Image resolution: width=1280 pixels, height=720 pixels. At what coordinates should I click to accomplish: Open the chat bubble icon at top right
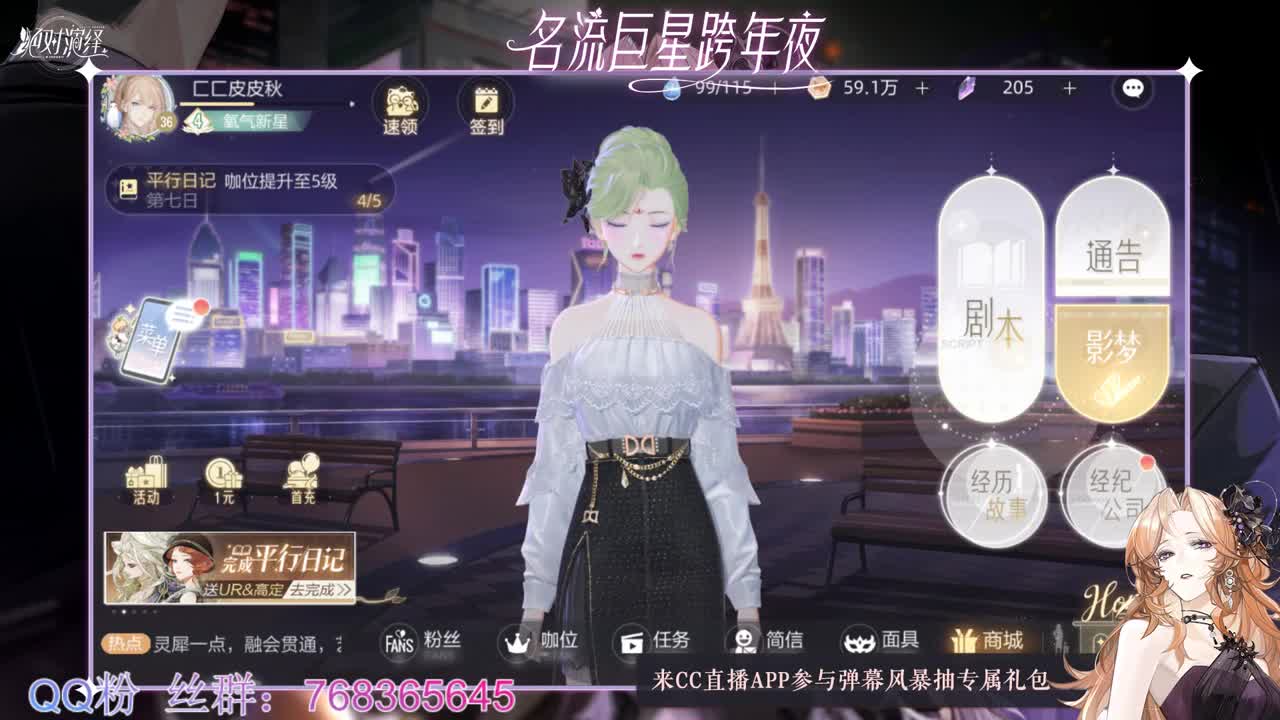click(x=1131, y=91)
